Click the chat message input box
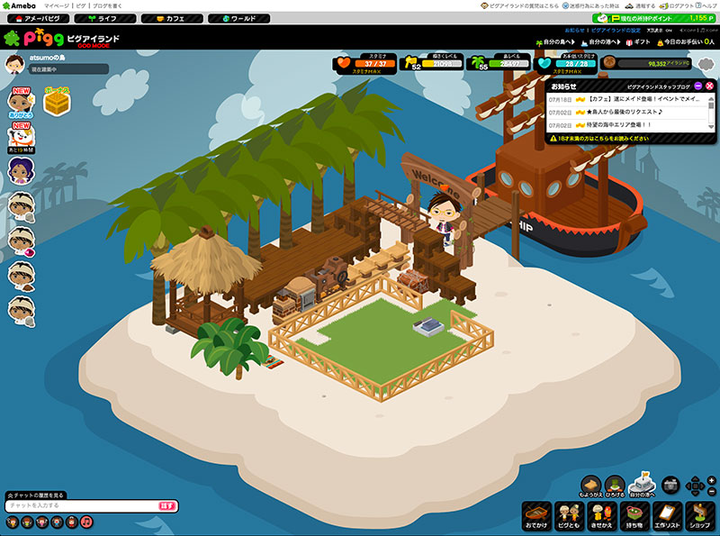Image resolution: width=720 pixels, height=536 pixels. (x=82, y=506)
